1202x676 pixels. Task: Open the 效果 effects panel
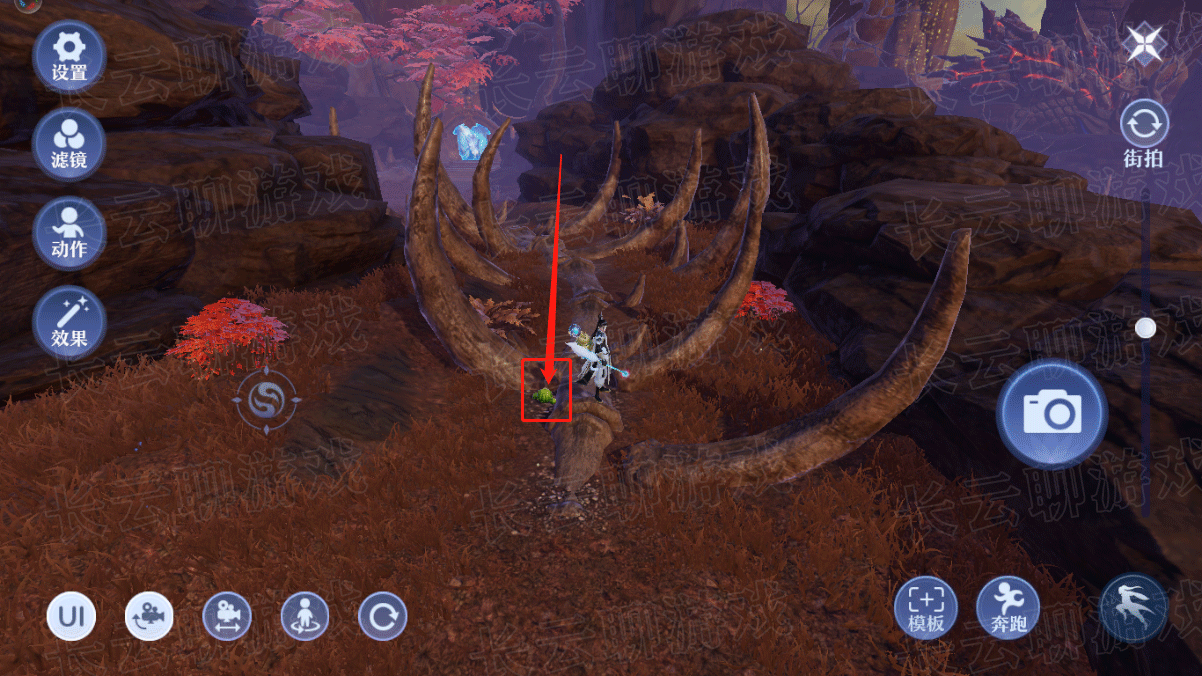[69, 322]
